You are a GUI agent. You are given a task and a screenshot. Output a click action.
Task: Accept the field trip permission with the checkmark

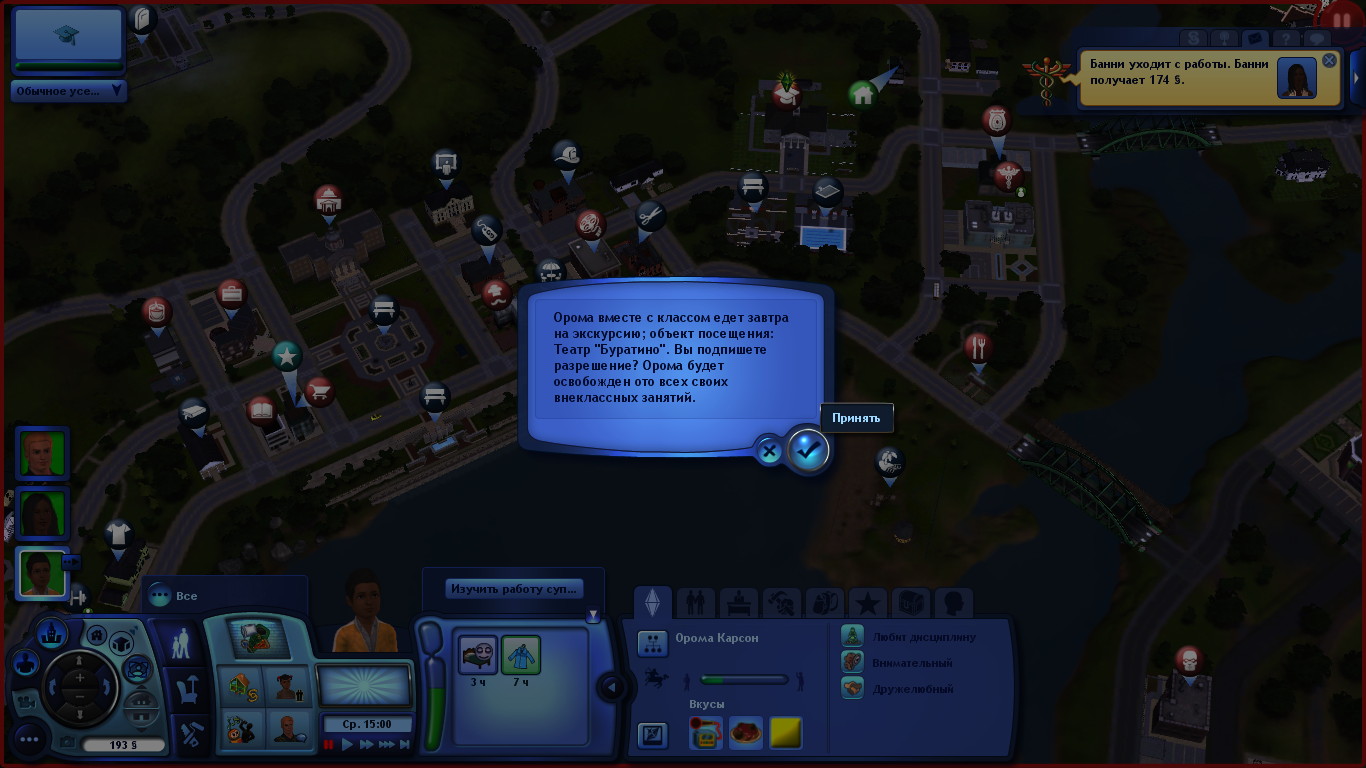click(x=808, y=450)
